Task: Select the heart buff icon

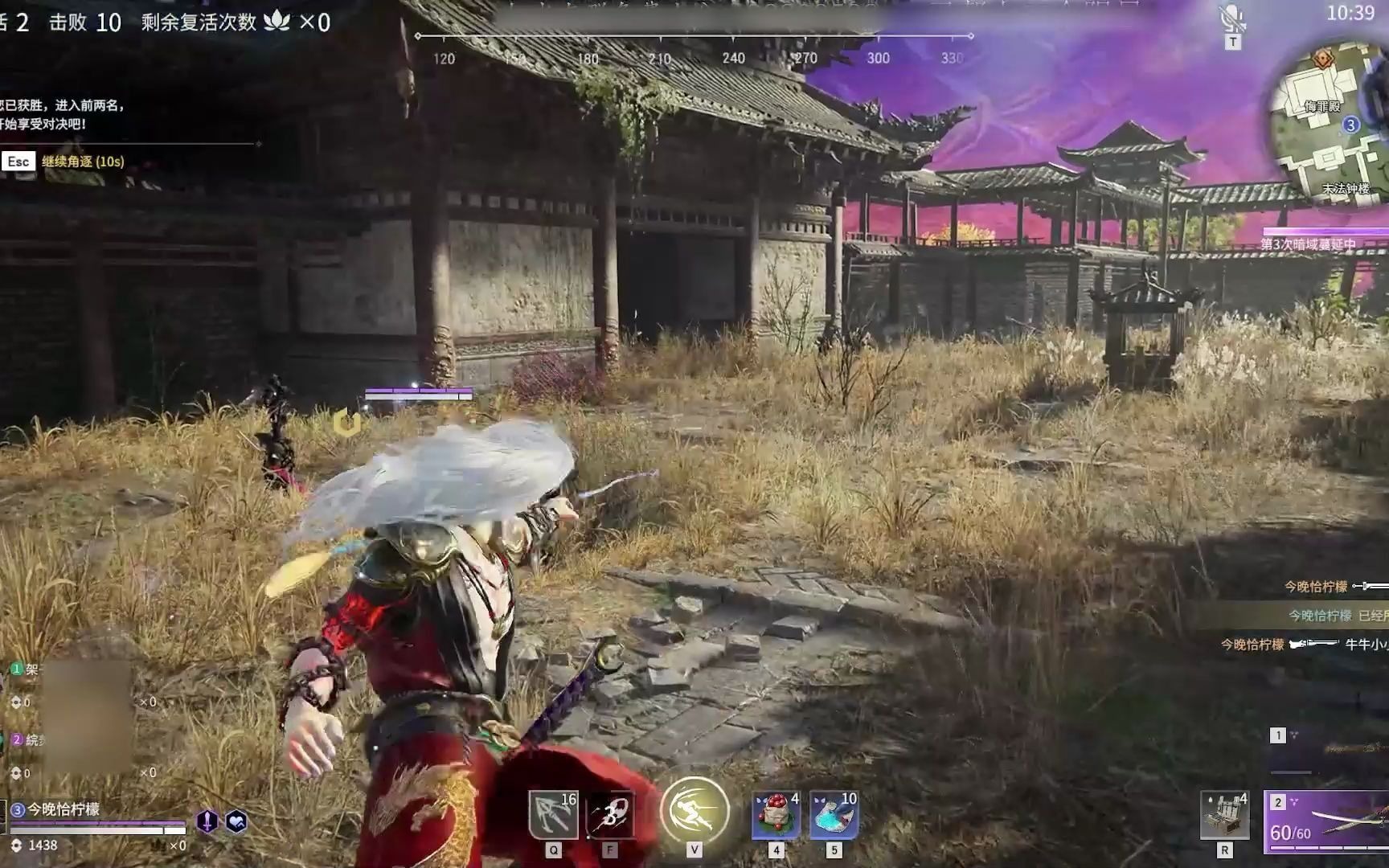Action: 236,821
